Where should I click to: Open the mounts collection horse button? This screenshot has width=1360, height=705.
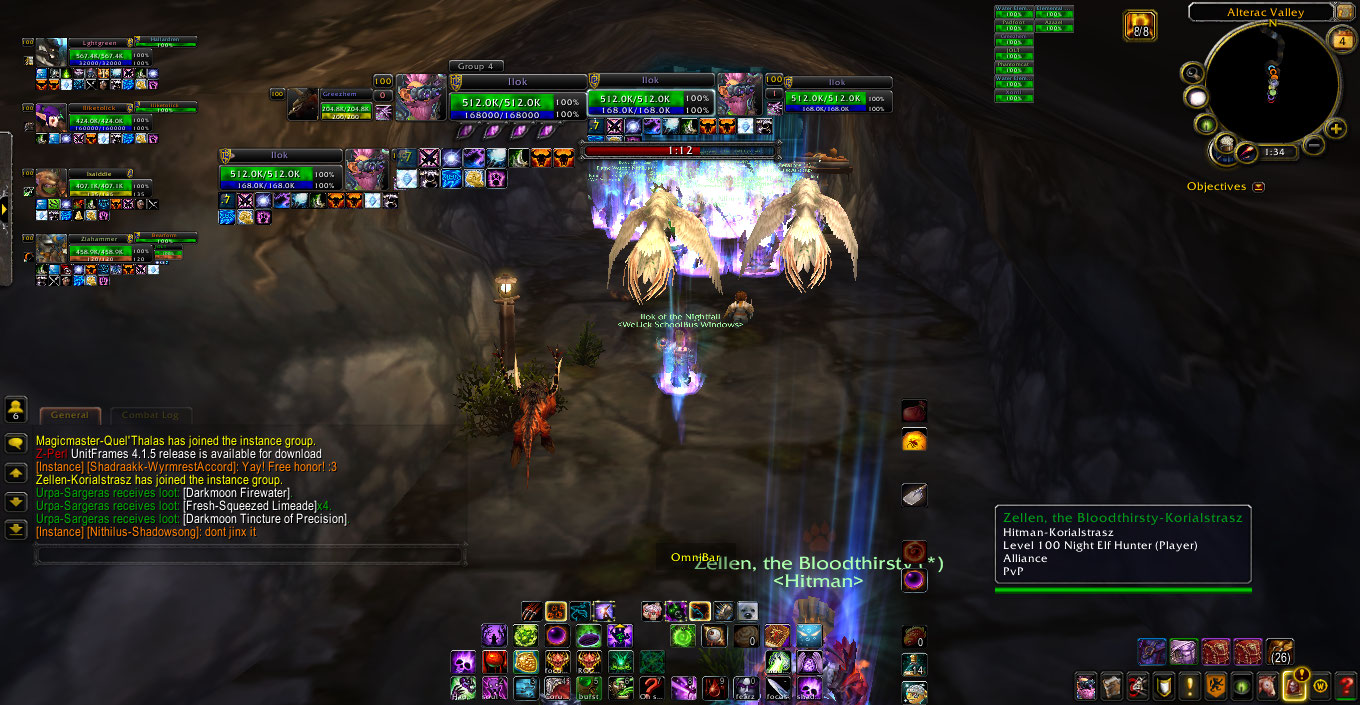1268,687
